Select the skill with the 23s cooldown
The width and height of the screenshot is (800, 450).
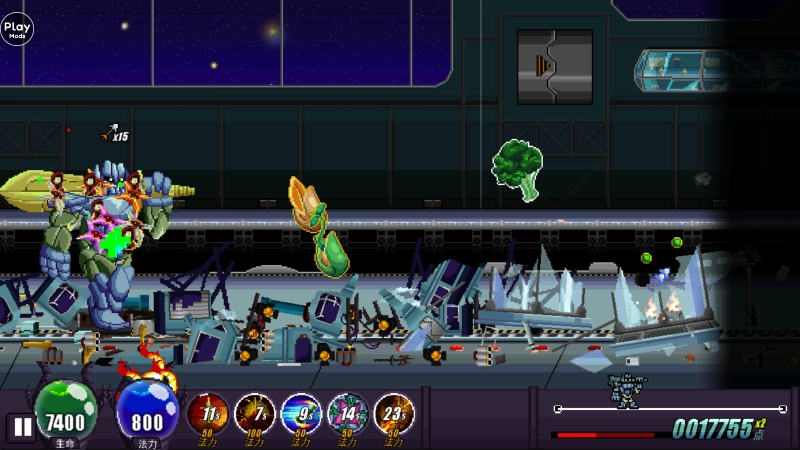click(393, 413)
